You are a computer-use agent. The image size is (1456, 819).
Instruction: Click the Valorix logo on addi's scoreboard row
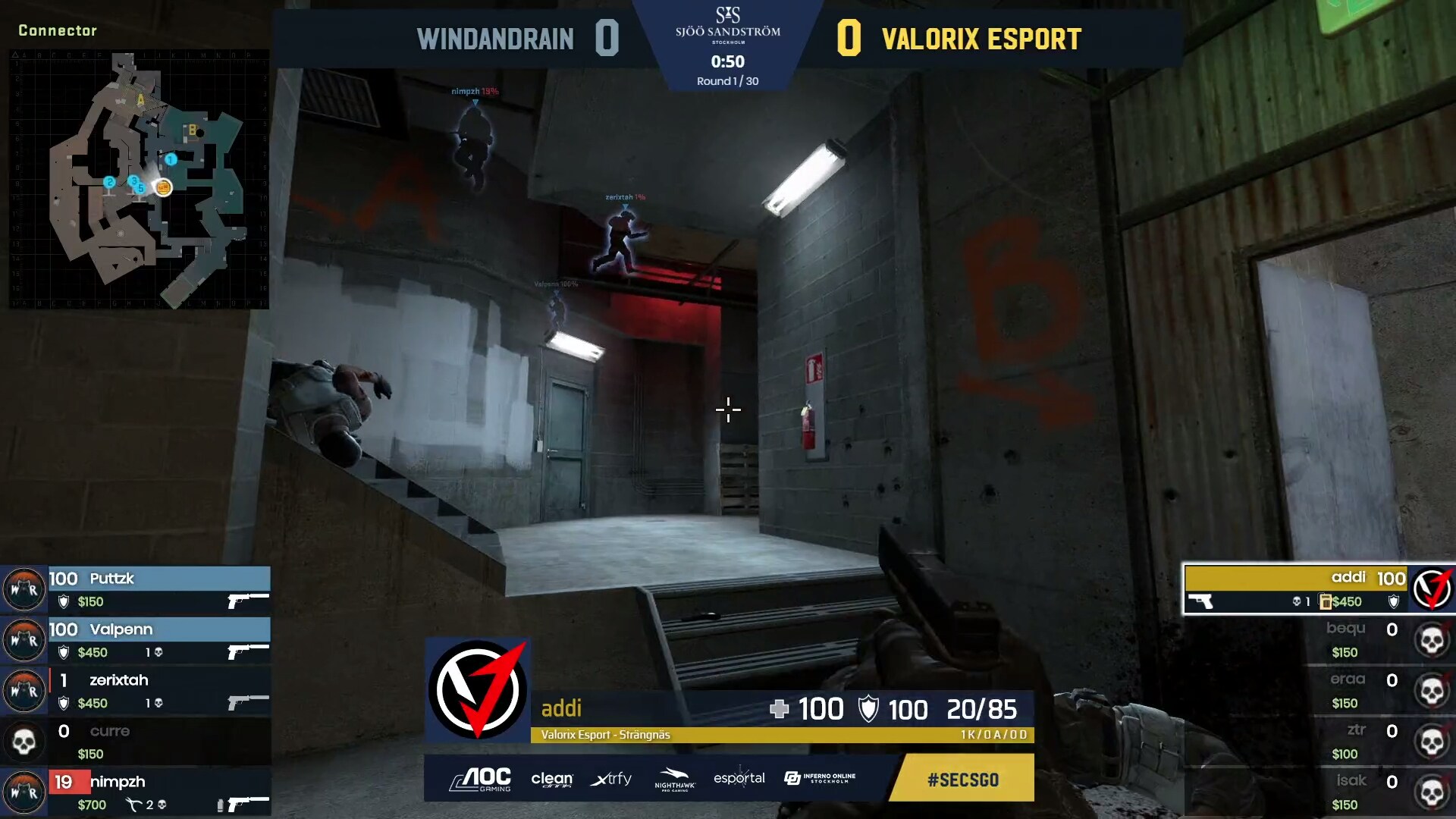coord(1432,590)
